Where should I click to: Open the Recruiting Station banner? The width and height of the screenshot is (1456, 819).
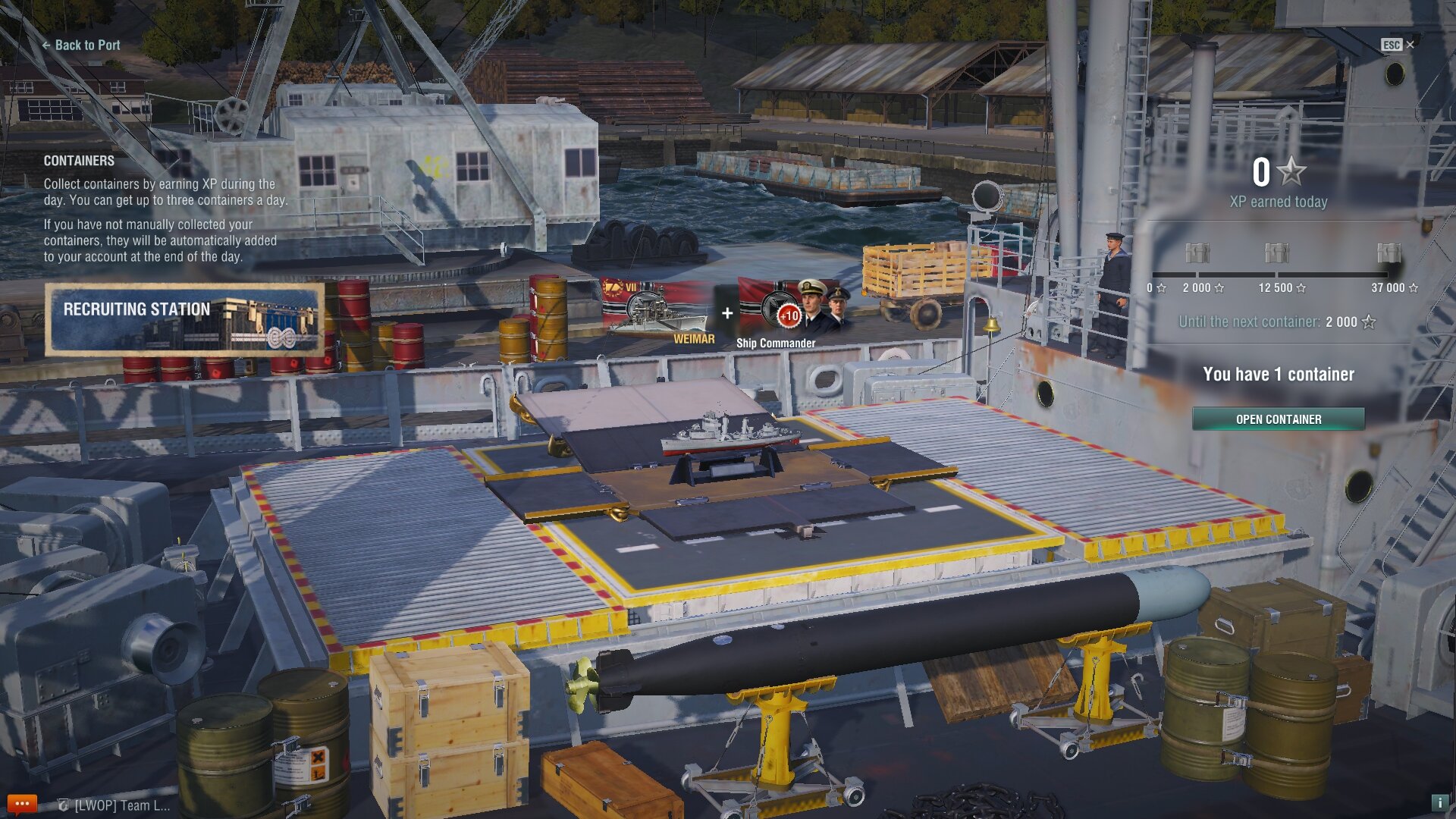tap(184, 319)
